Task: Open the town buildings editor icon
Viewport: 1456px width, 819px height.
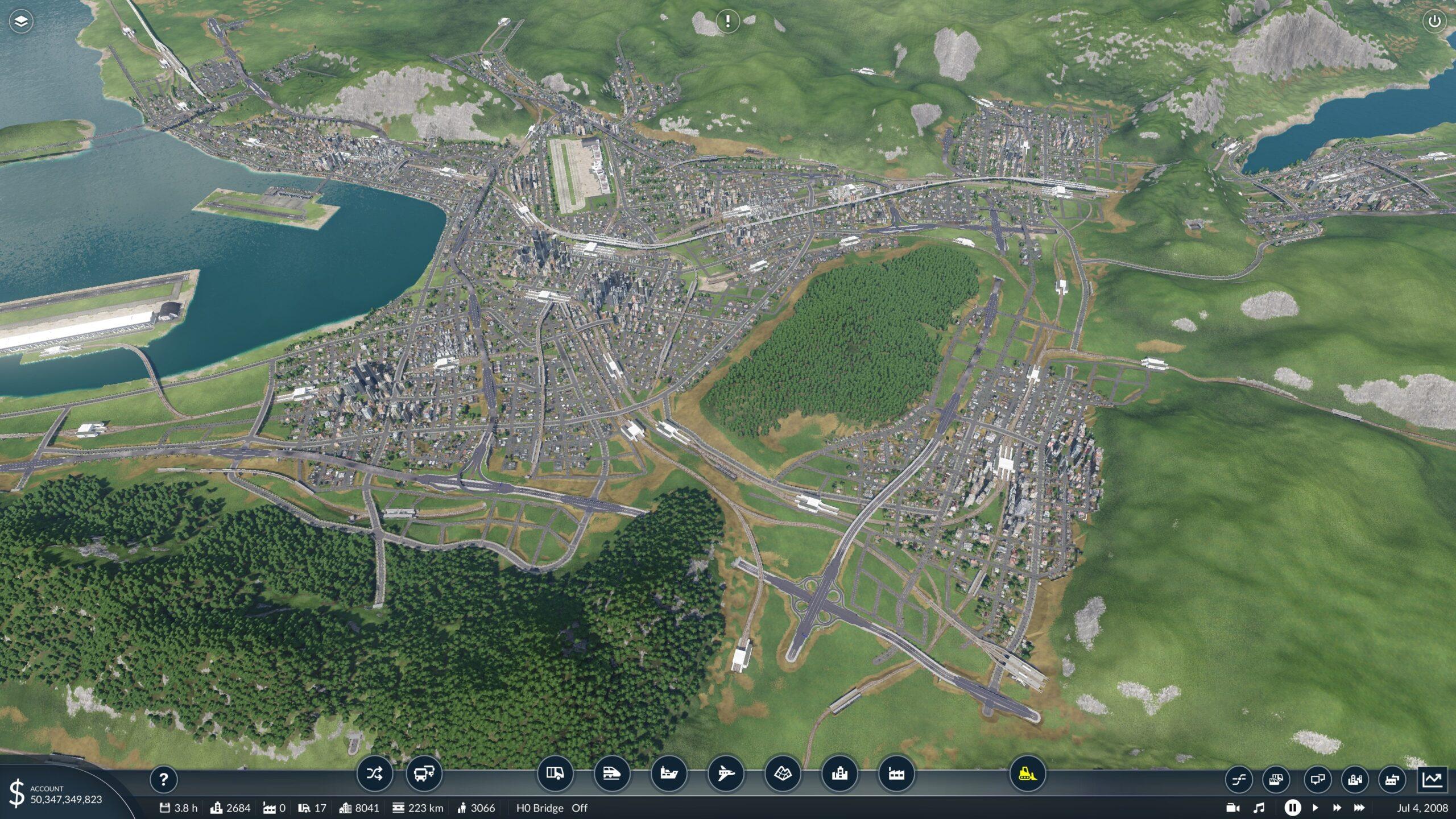Action: pos(839,773)
